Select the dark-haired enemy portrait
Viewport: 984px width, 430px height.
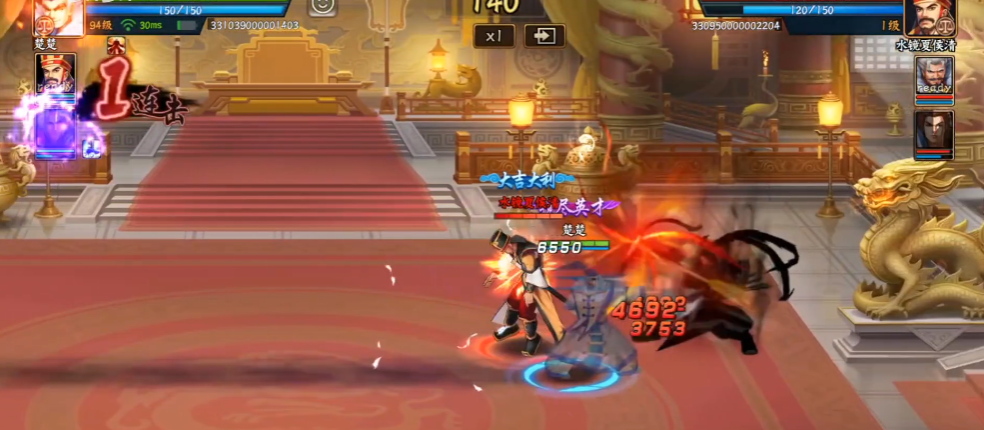[934, 133]
